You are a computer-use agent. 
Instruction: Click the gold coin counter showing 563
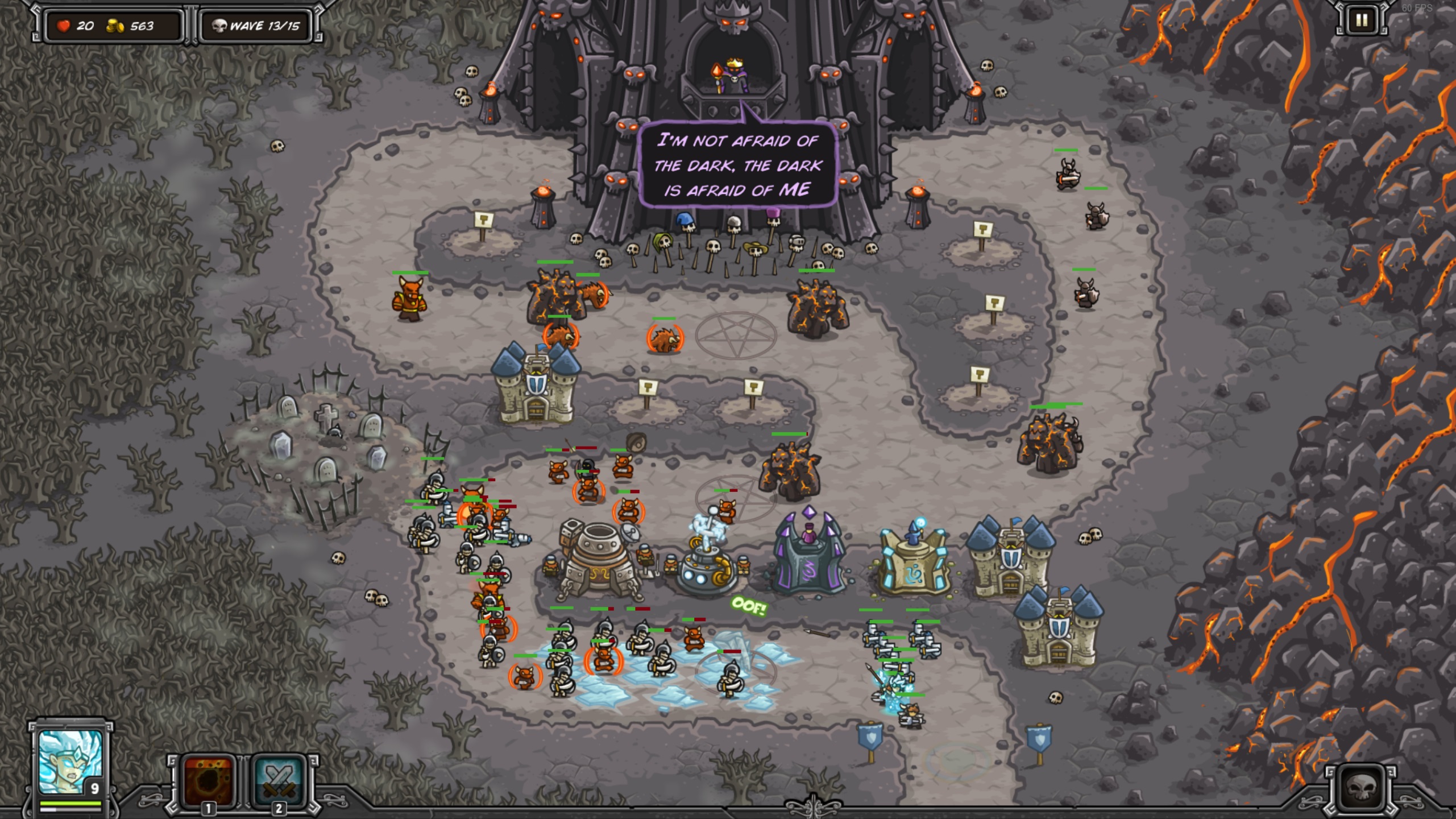point(128,24)
